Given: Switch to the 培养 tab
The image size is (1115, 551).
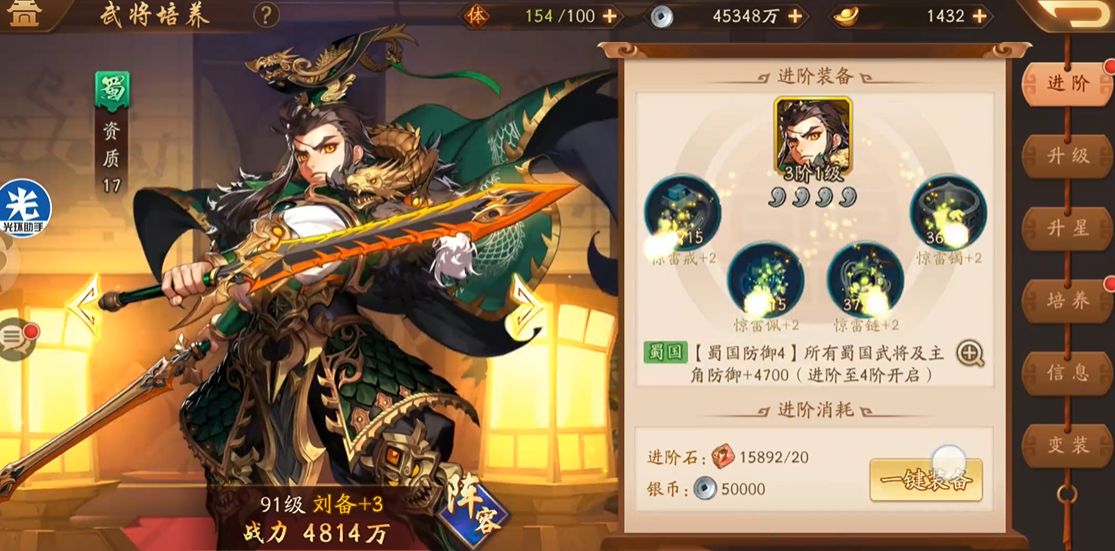Looking at the screenshot, I should click(1067, 300).
